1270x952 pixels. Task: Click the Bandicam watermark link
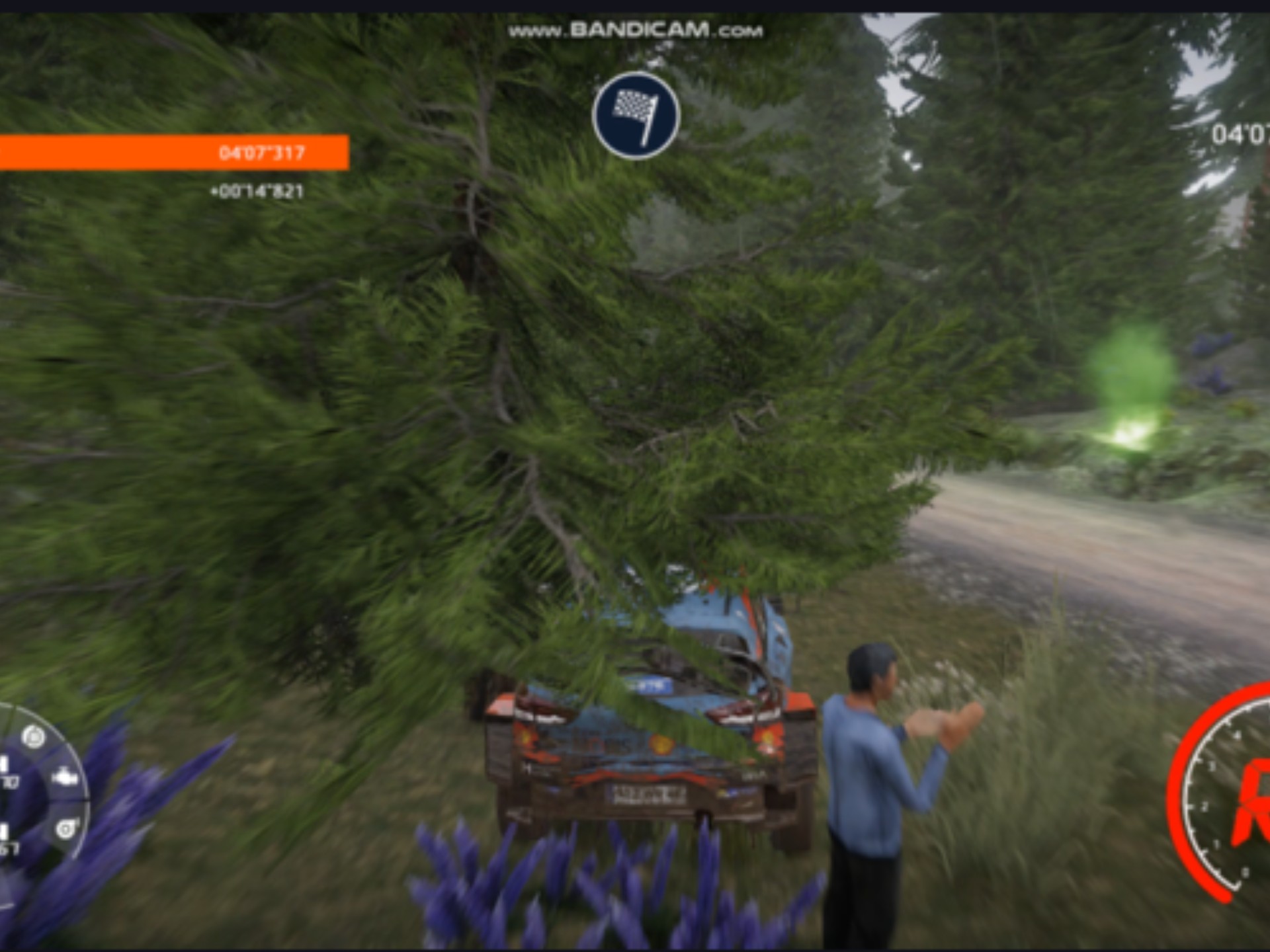(x=635, y=30)
